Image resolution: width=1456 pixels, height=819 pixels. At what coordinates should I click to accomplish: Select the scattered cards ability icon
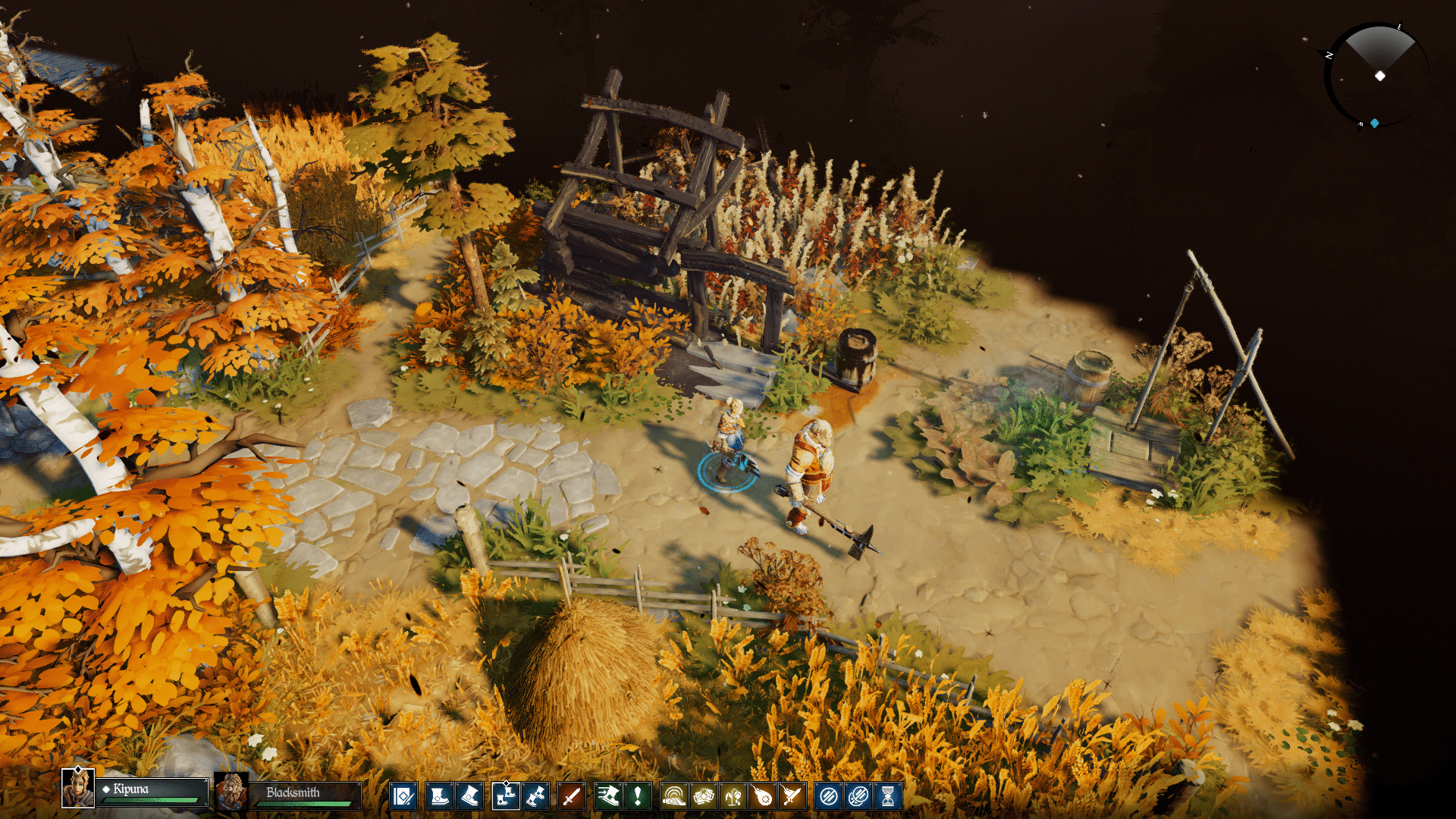point(704,796)
